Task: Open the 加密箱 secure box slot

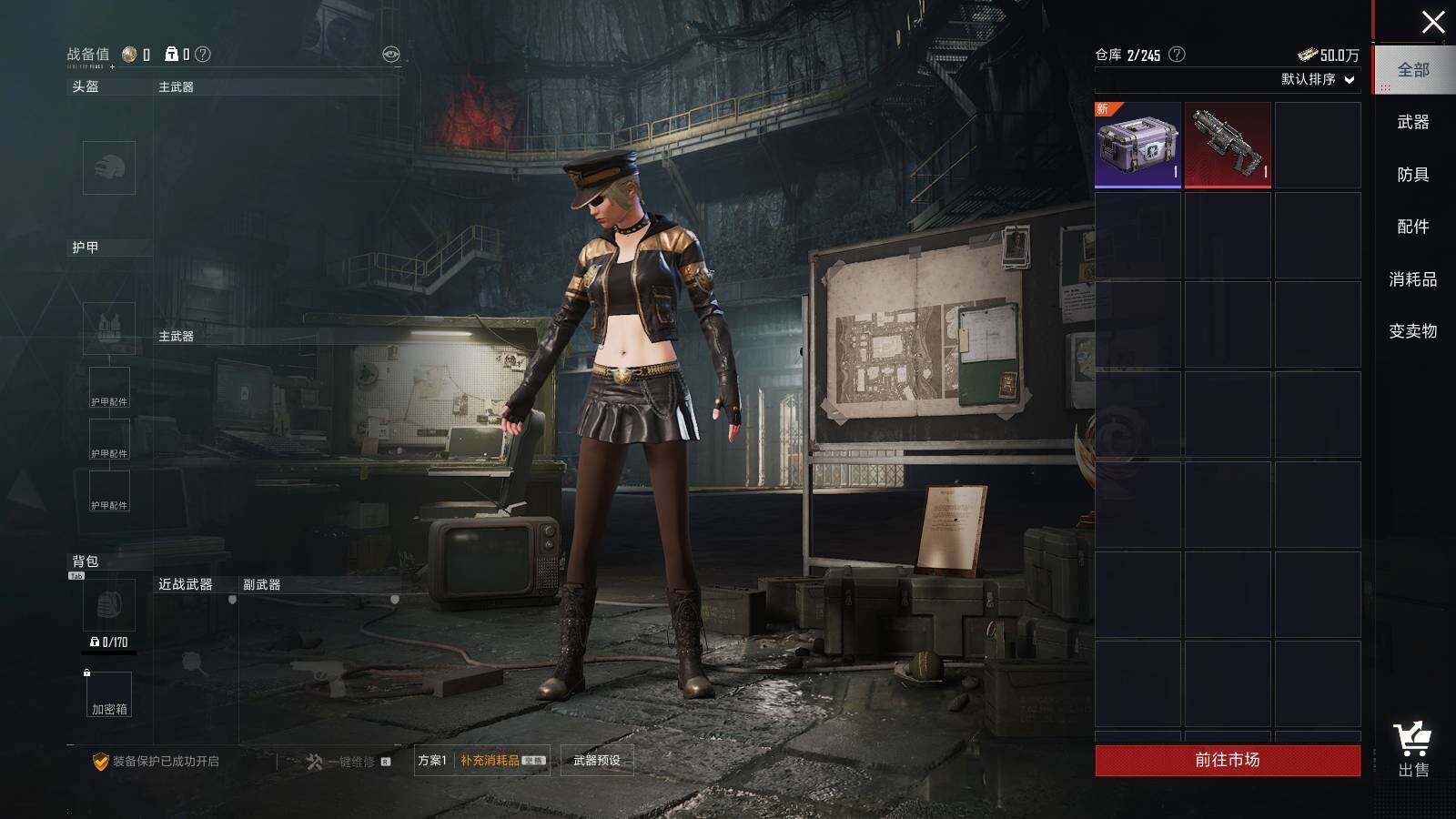Action: pos(109,694)
